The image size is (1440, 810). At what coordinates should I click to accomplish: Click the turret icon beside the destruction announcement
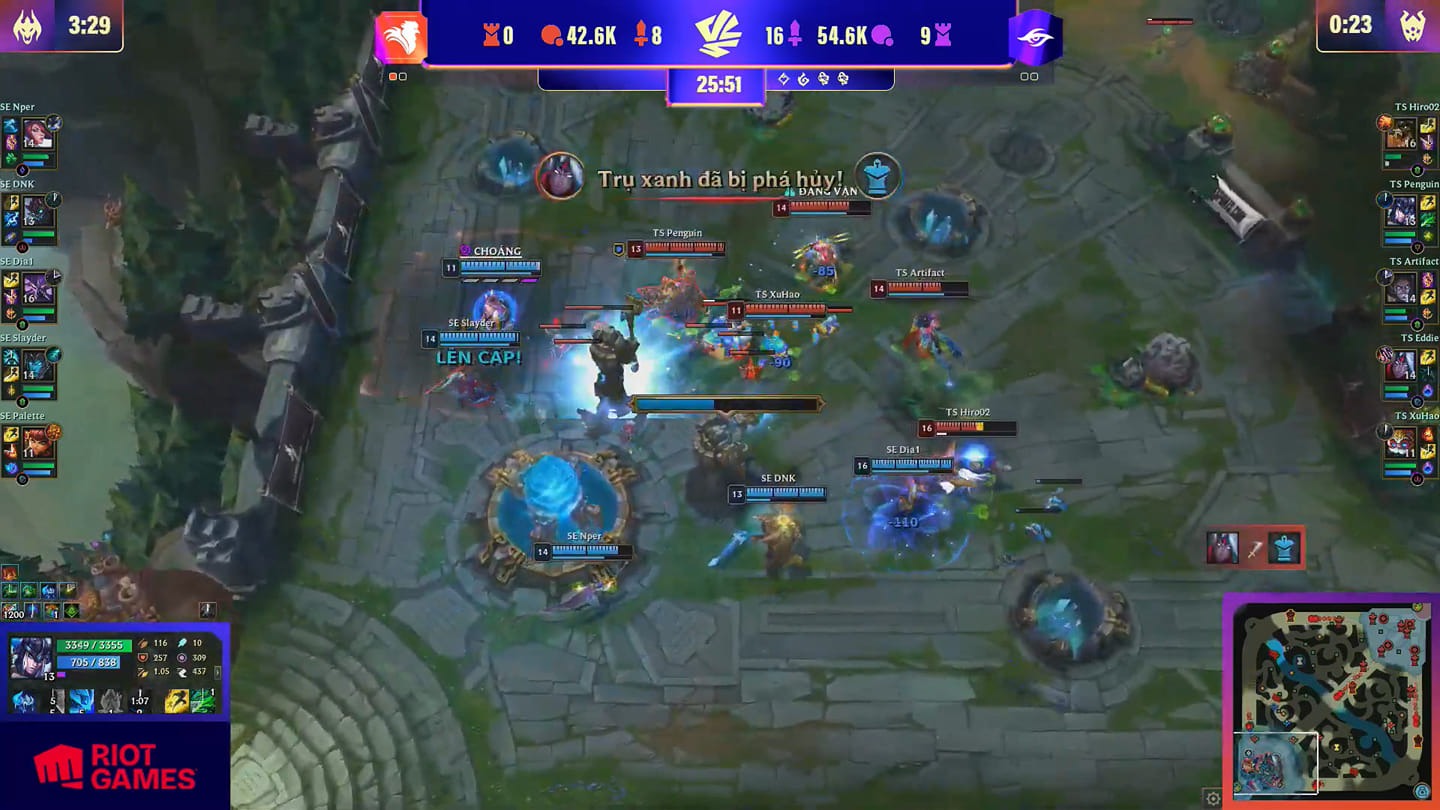(x=878, y=176)
